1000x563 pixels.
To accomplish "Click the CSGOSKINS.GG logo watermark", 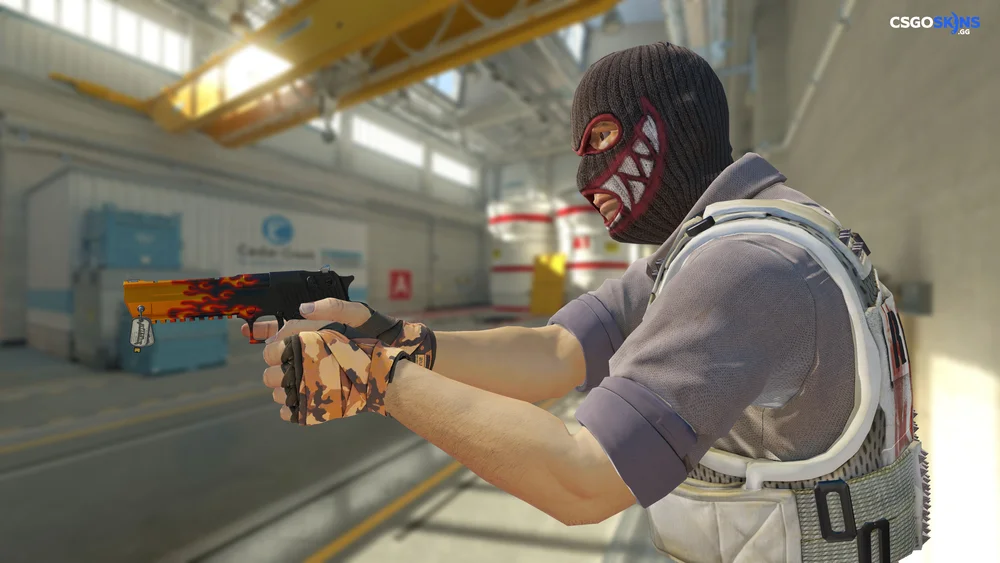I will pyautogui.click(x=934, y=22).
